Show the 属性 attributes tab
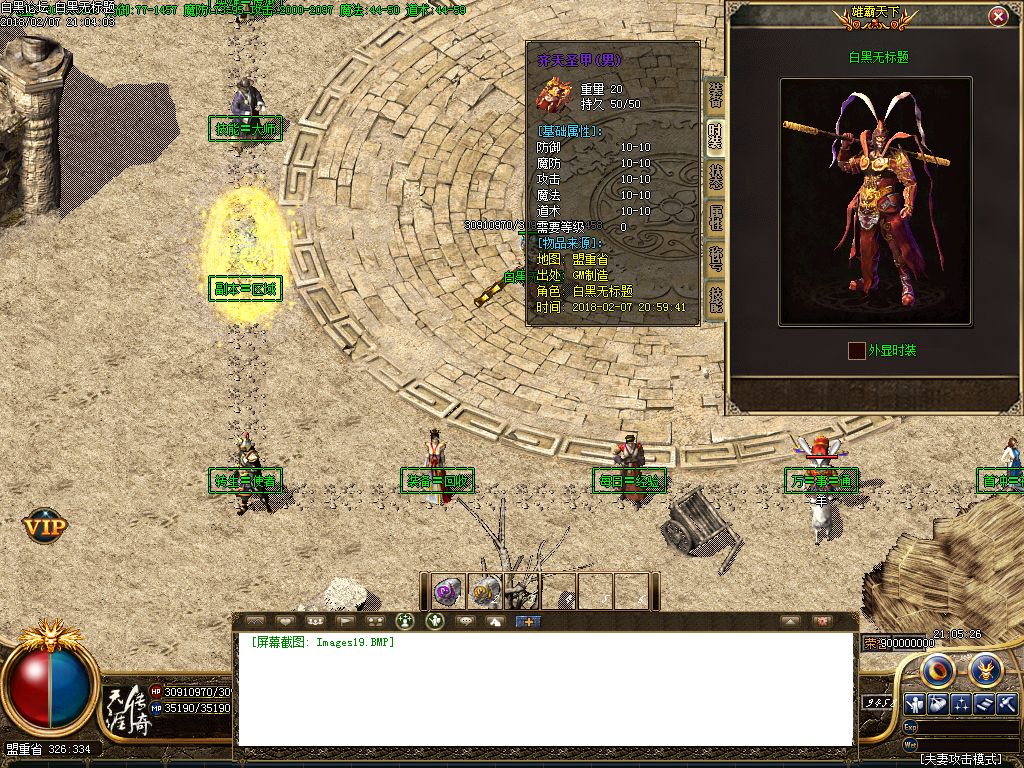The image size is (1024, 768). tap(716, 218)
